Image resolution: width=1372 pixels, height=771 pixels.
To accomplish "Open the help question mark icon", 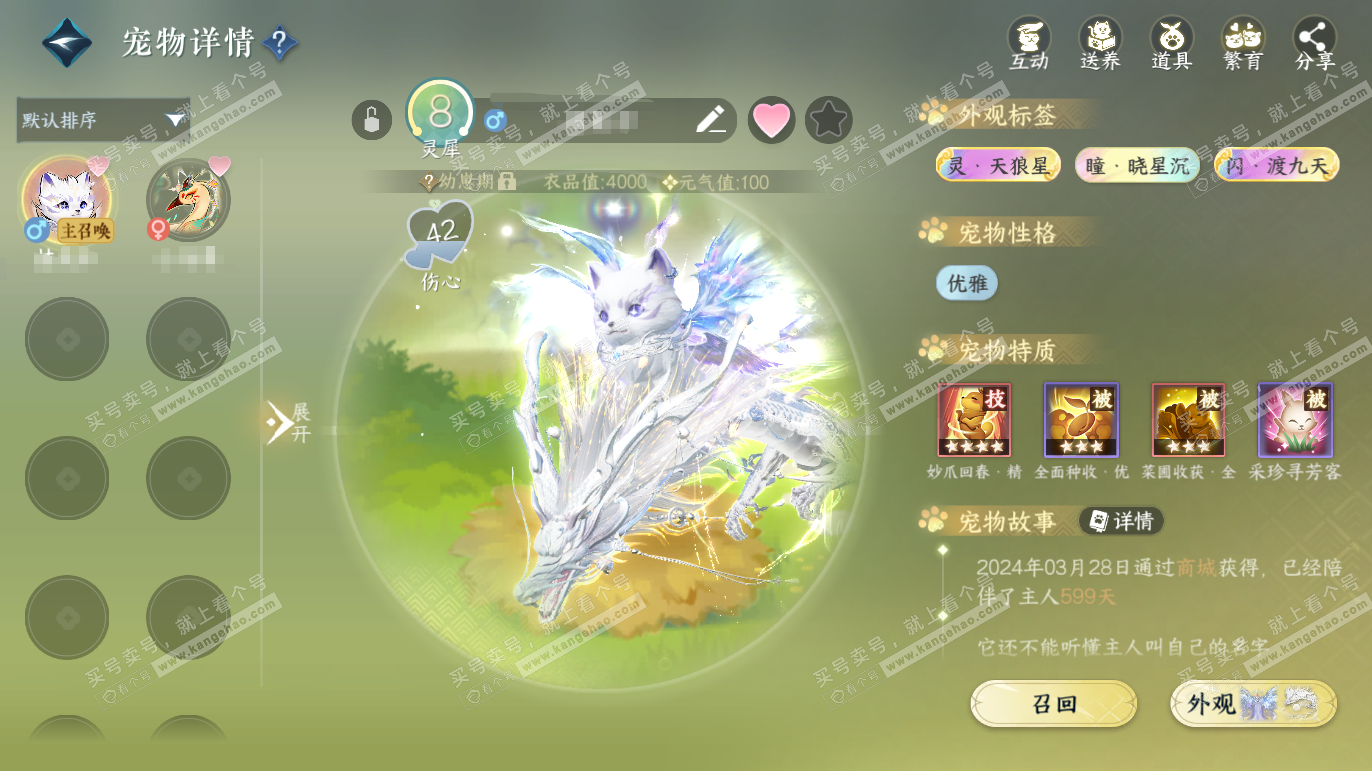I will (x=280, y=43).
